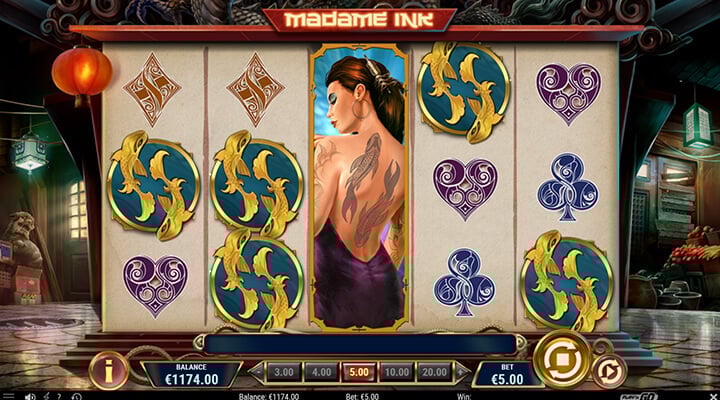The image size is (720, 400).
Task: Select the 3.00 bet value
Action: coord(283,372)
